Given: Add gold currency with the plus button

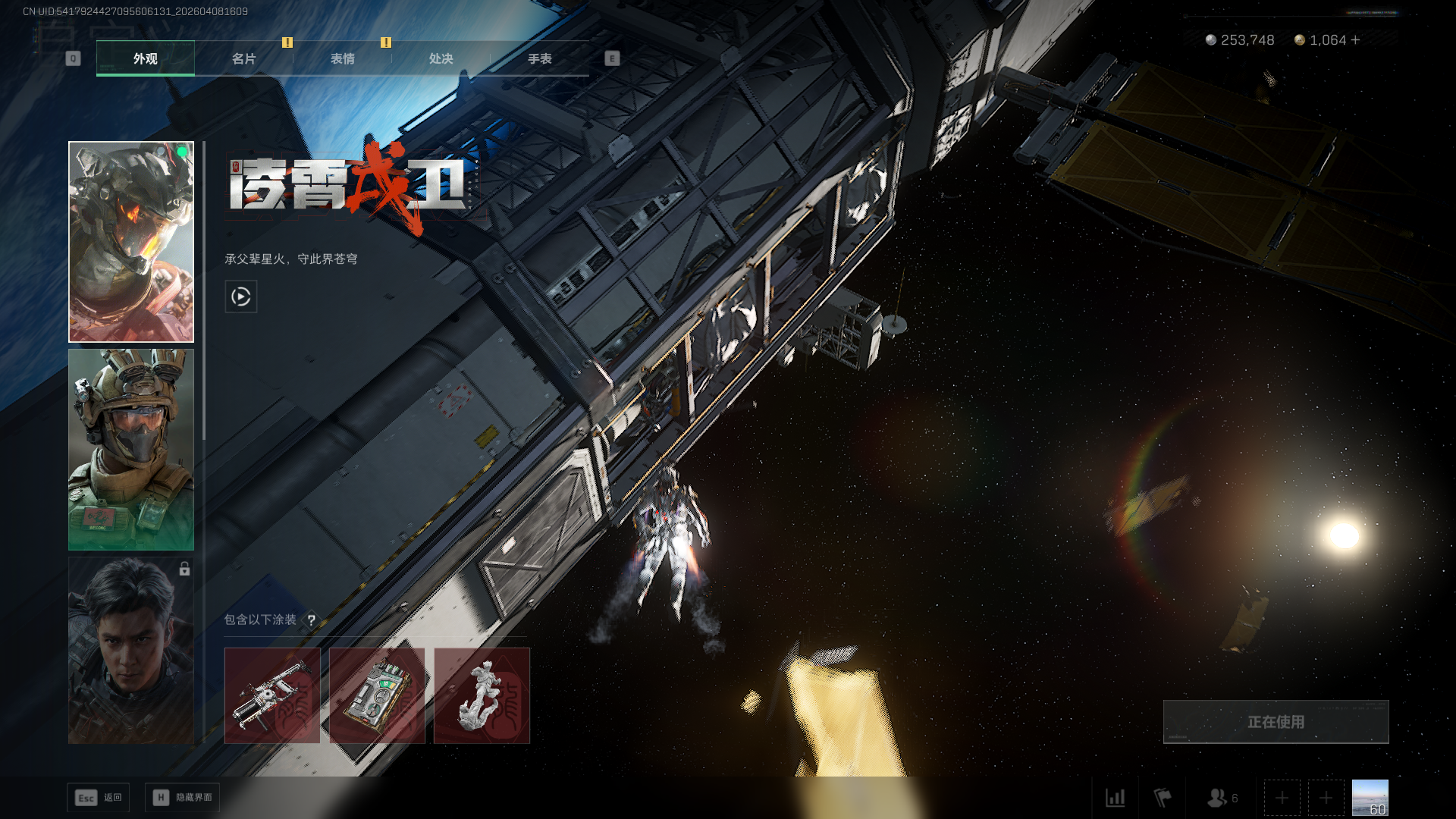Looking at the screenshot, I should coord(1355,40).
